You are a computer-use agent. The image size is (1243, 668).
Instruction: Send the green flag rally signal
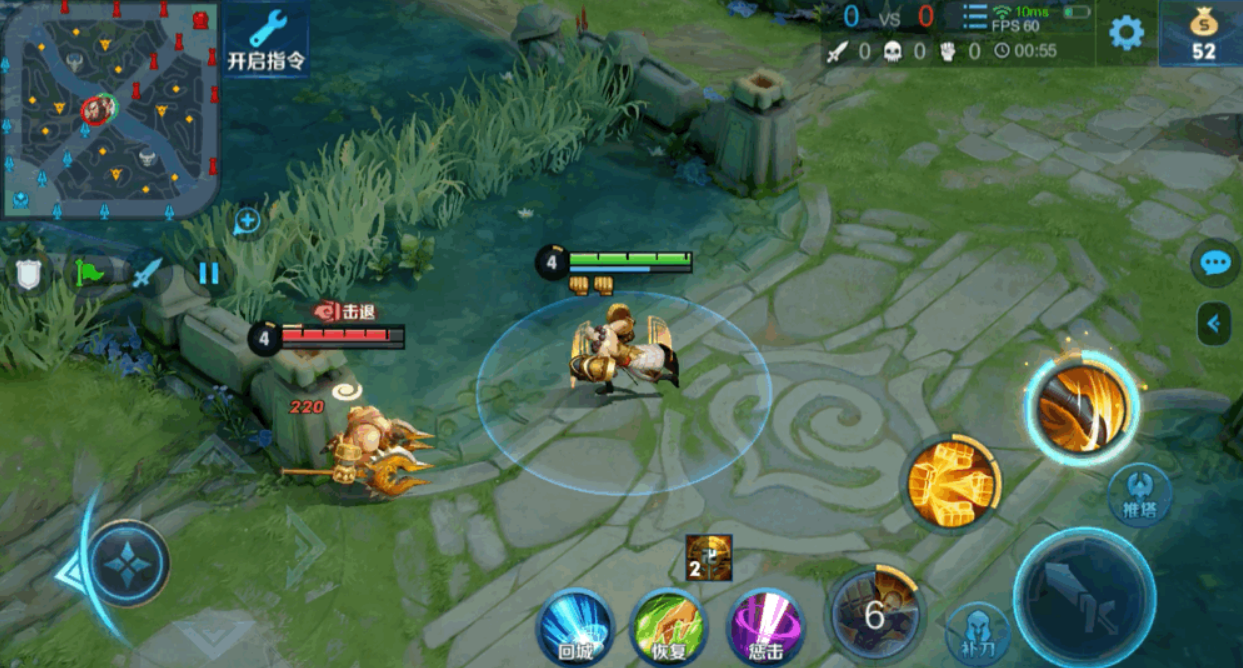(x=88, y=272)
